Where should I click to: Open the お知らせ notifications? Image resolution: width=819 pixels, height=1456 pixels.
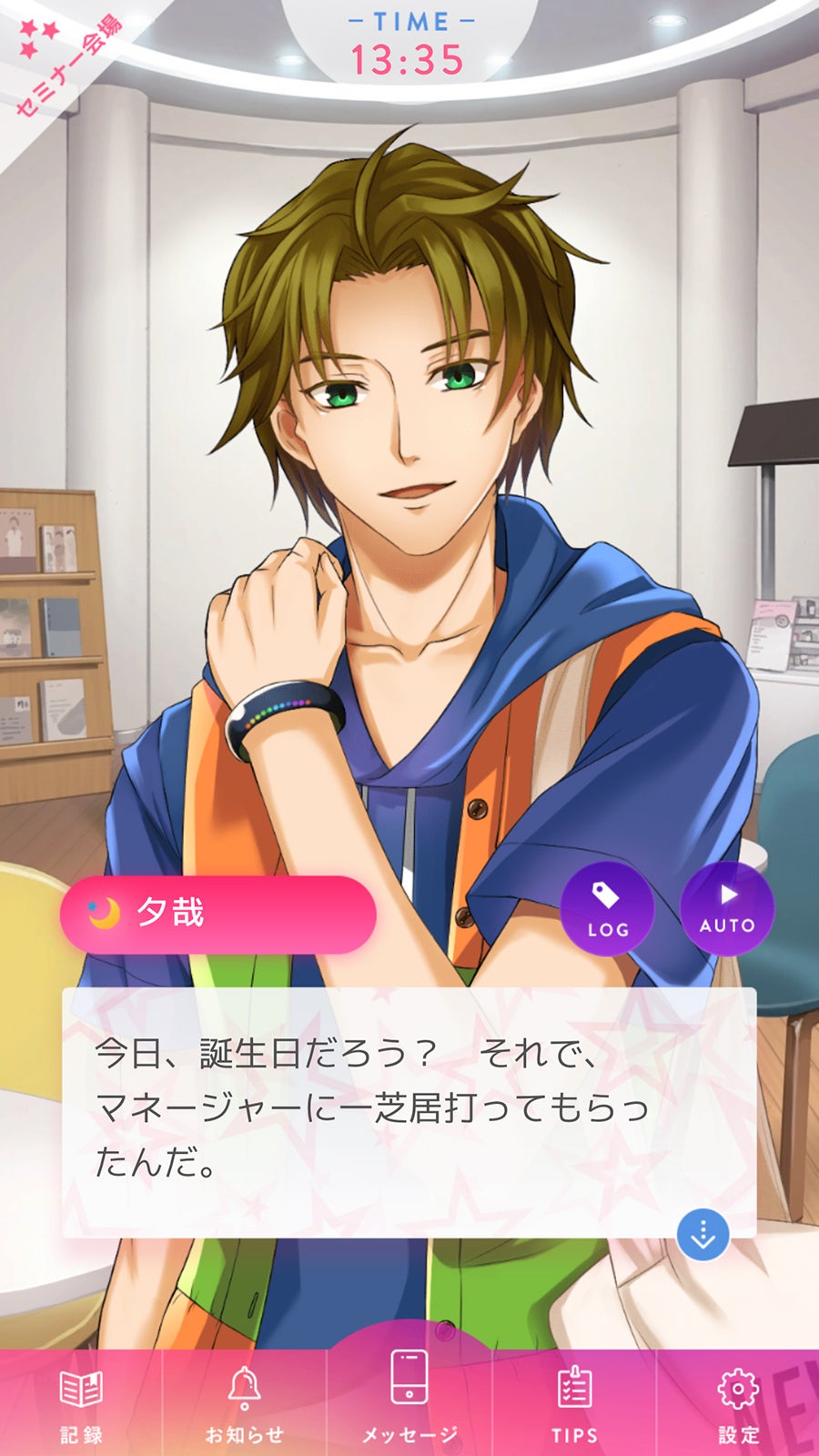point(244,1402)
